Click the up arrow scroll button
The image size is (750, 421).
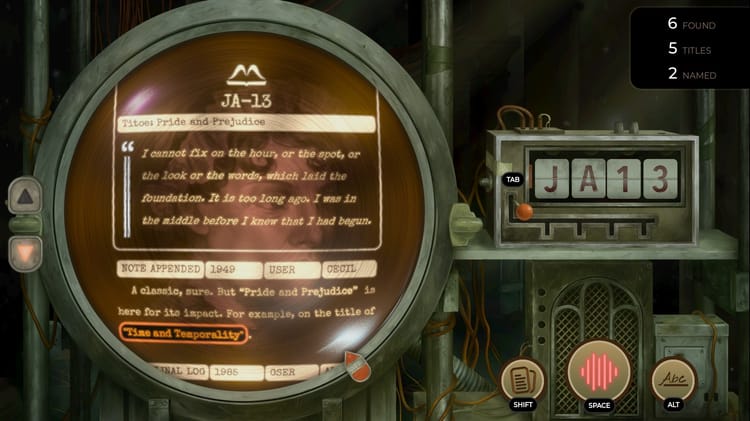[25, 198]
